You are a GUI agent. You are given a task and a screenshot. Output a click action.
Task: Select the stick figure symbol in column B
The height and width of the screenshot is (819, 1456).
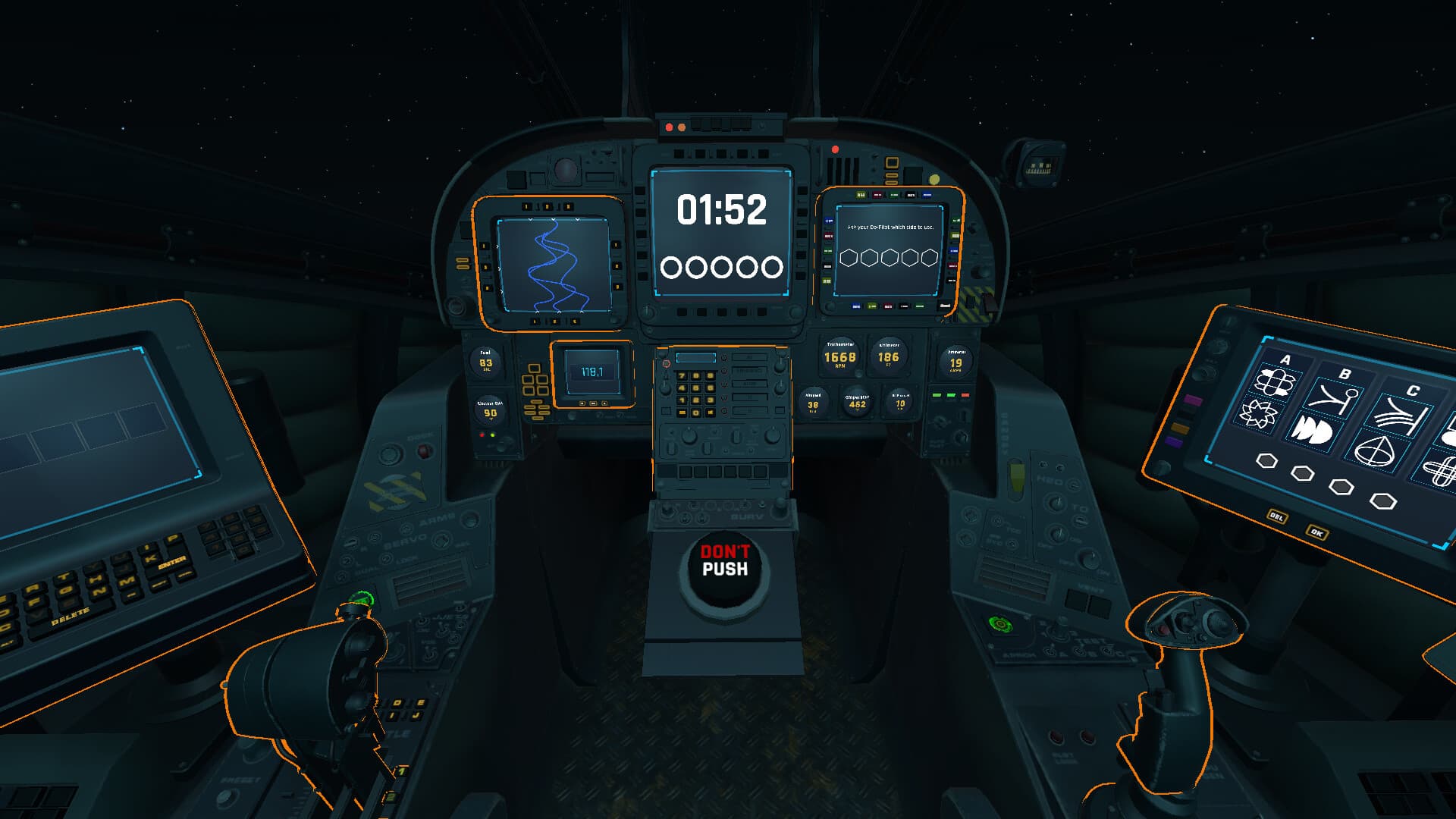pyautogui.click(x=1335, y=399)
